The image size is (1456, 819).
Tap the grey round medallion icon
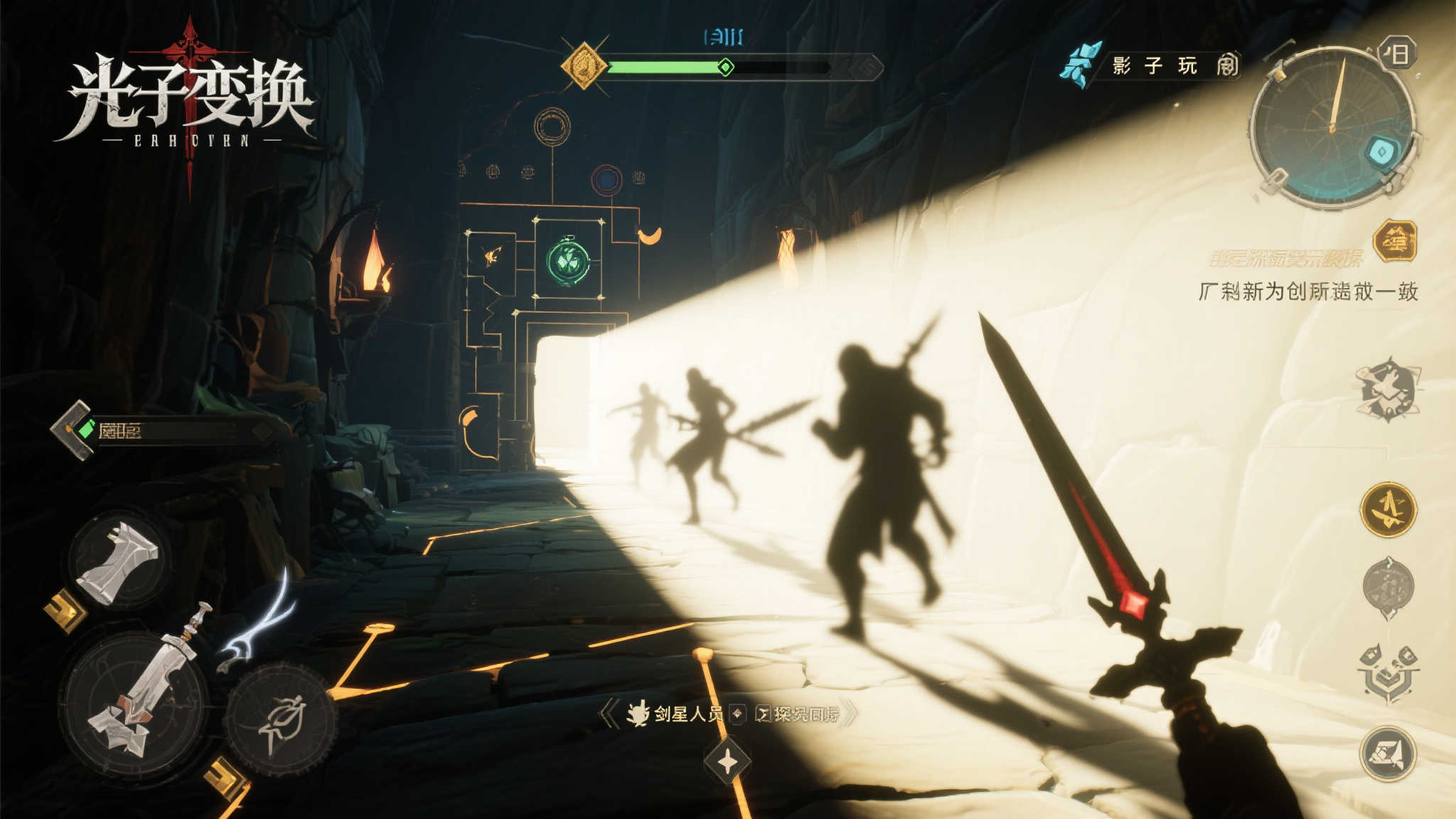[x=1388, y=587]
